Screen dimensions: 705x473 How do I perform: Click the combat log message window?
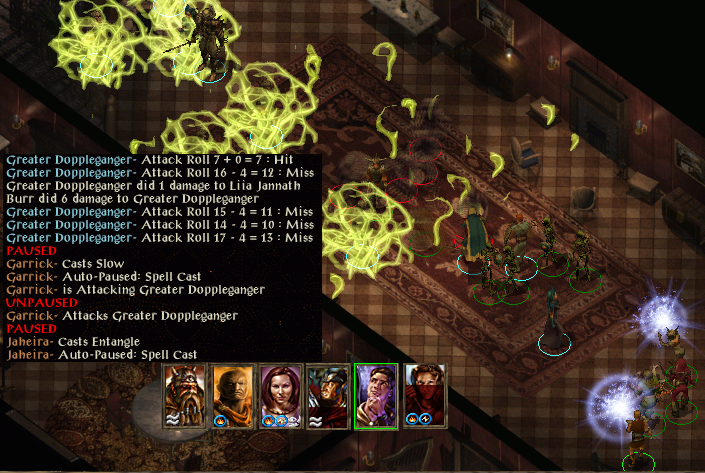[160, 257]
